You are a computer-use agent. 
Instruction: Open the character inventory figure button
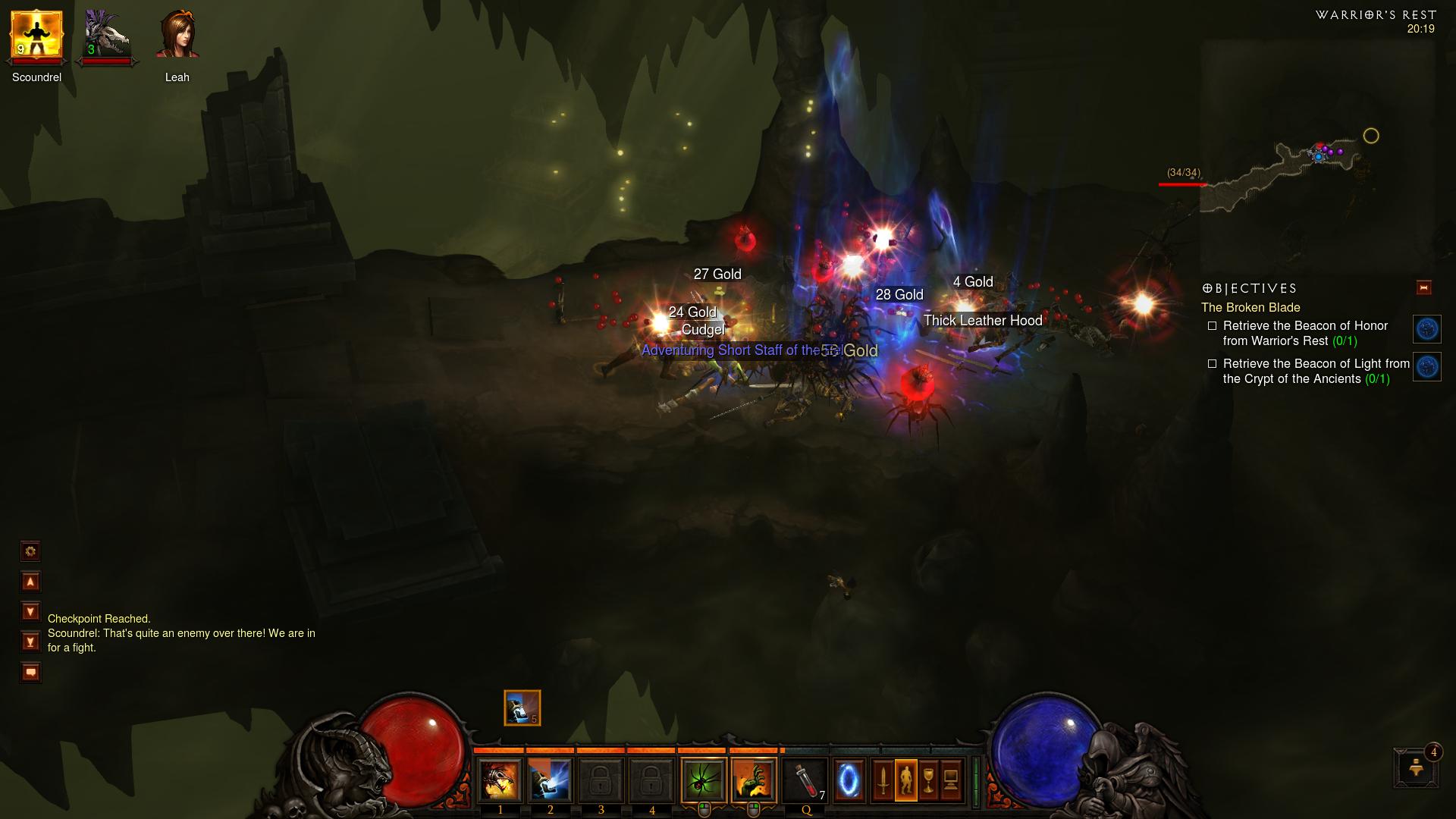coord(905,780)
